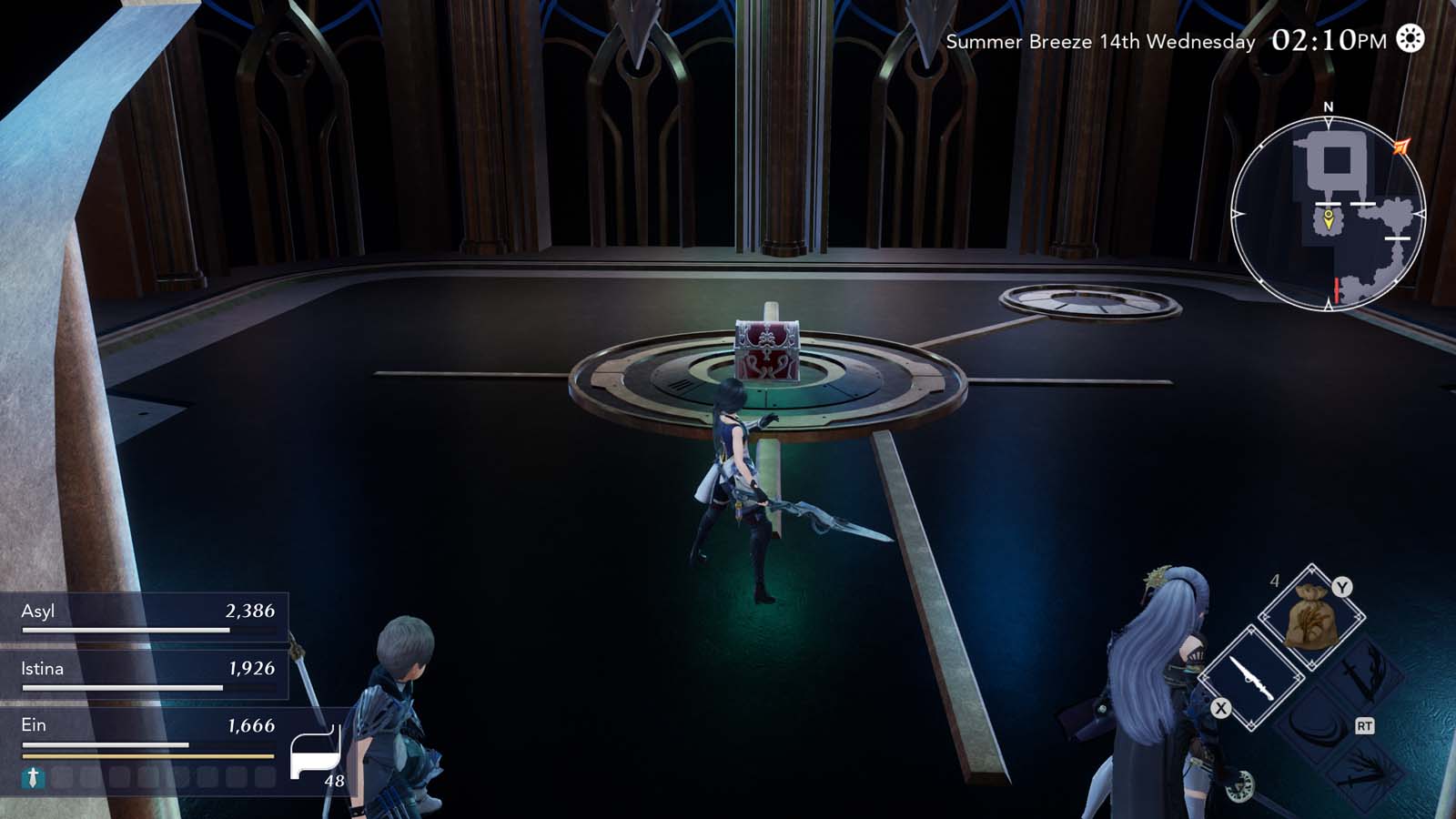This screenshot has height=819, width=1456.
Task: Click the N compass marker on the minimap
Action: (1329, 106)
